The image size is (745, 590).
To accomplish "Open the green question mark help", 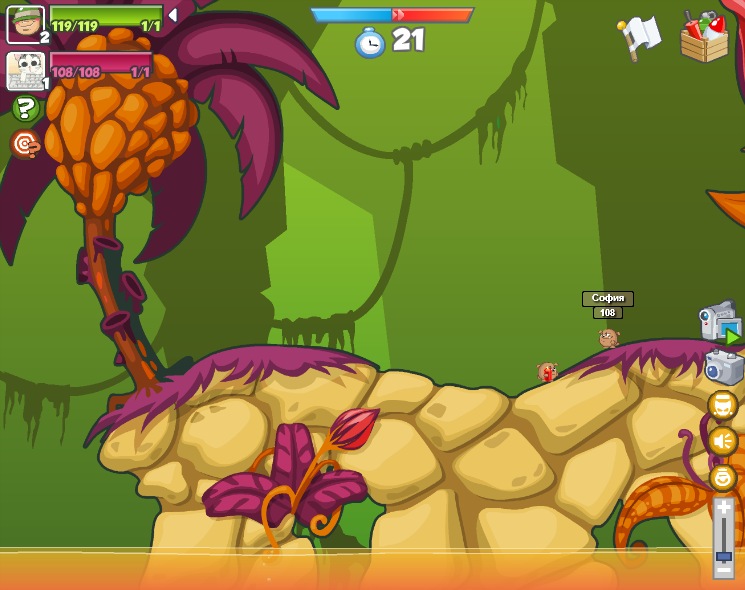I will pos(26,108).
